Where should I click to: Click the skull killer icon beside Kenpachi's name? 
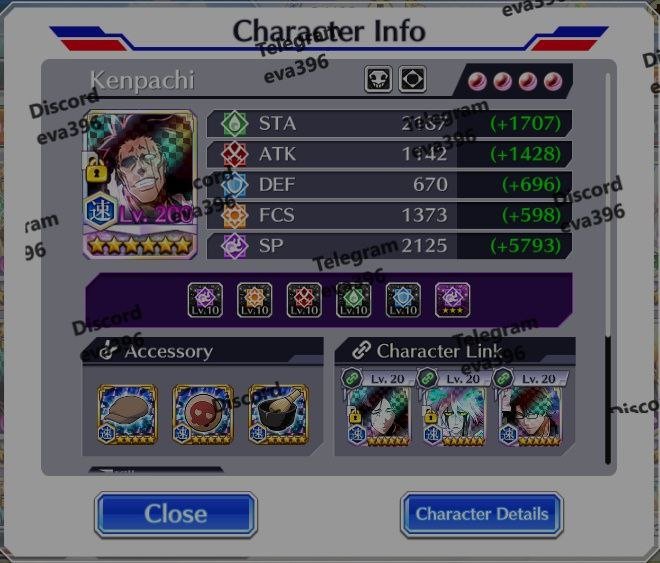tap(378, 79)
